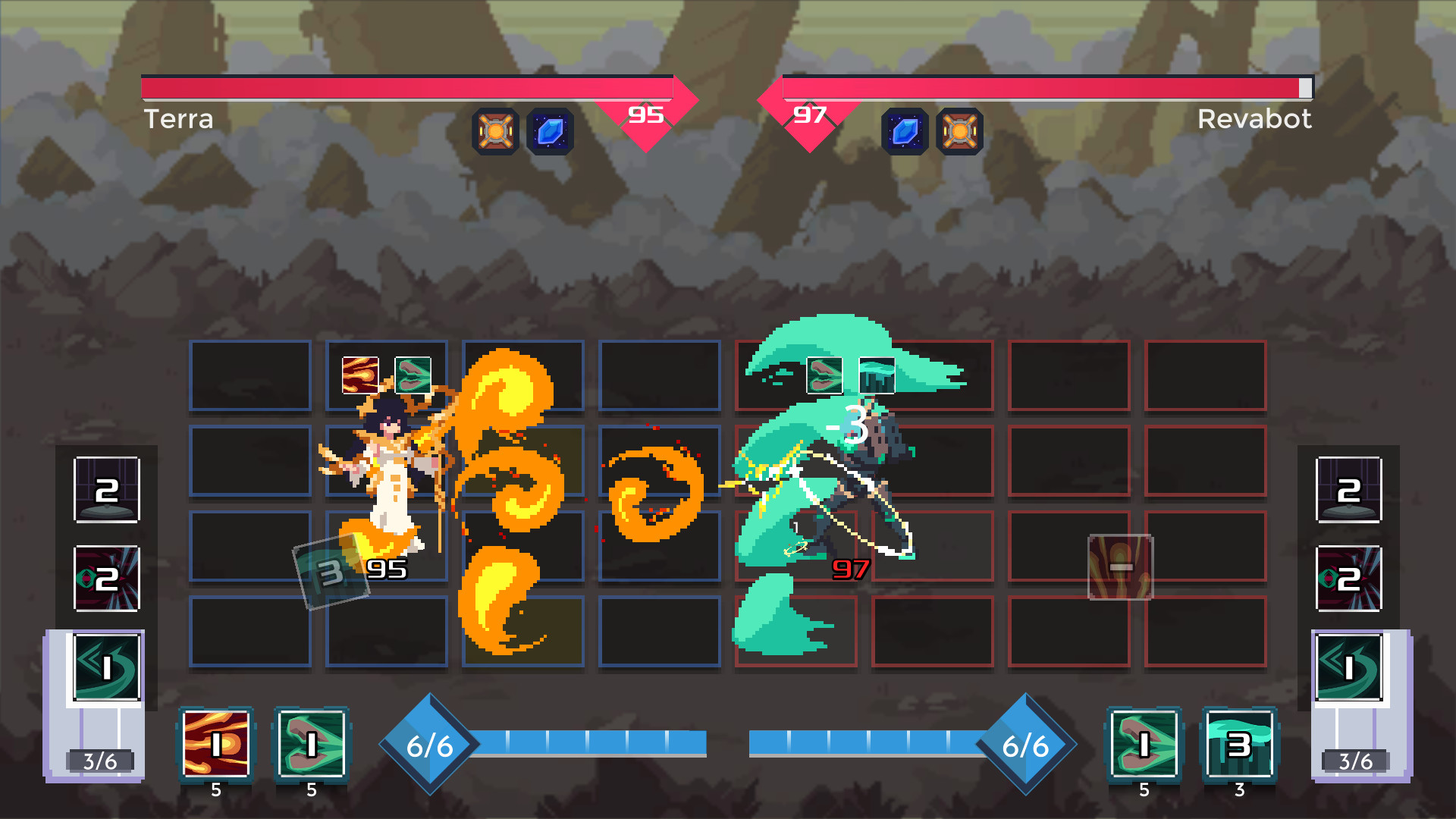Select Revabot's green wings card
Image resolution: width=1456 pixels, height=819 pixels.
[1145, 747]
